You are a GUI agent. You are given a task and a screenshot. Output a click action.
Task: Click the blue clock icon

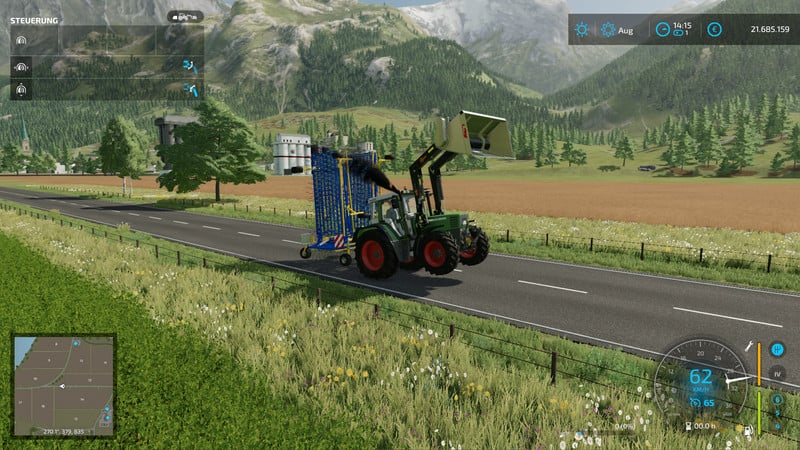pos(662,30)
